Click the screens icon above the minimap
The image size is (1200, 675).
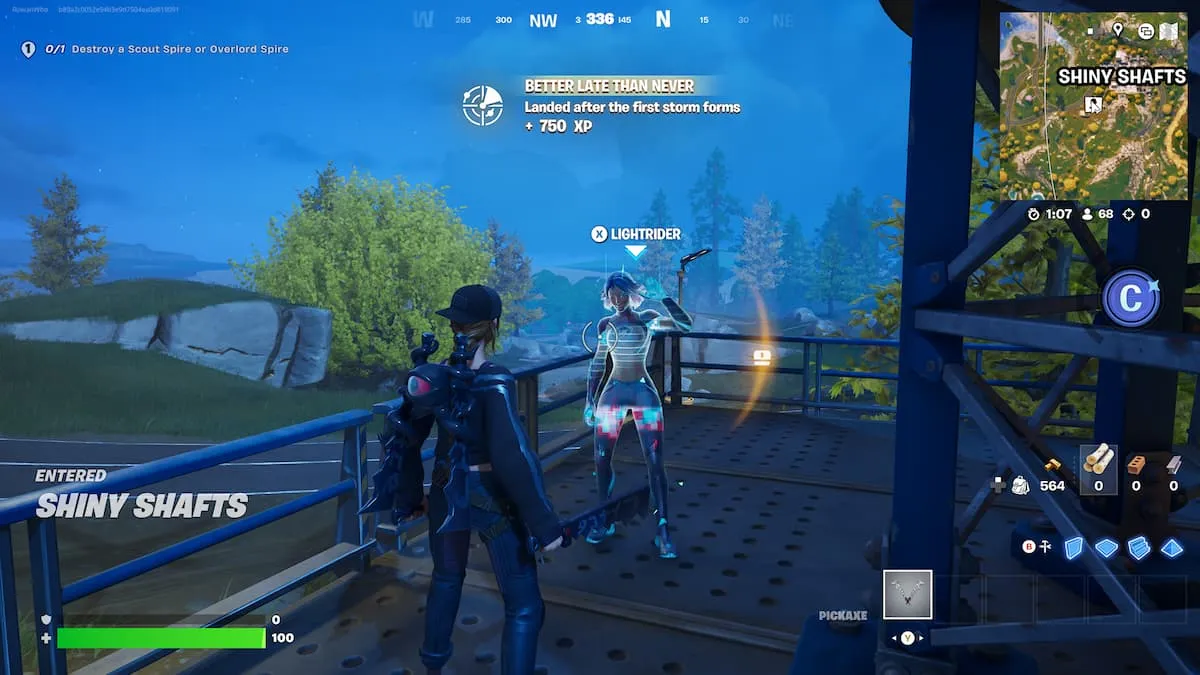[x=1145, y=31]
